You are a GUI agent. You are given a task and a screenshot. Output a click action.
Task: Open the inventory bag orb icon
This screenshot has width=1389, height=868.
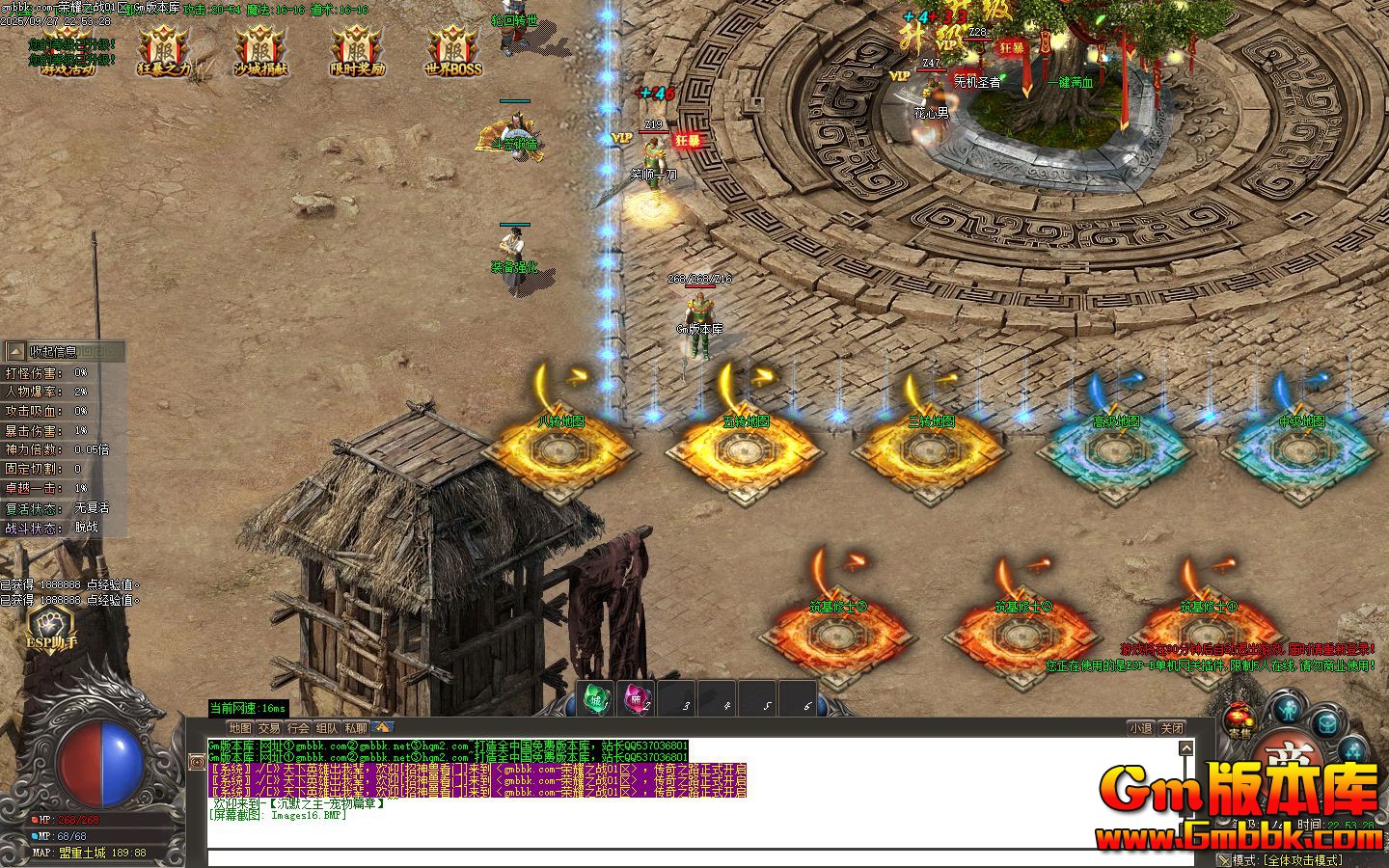click(1325, 723)
